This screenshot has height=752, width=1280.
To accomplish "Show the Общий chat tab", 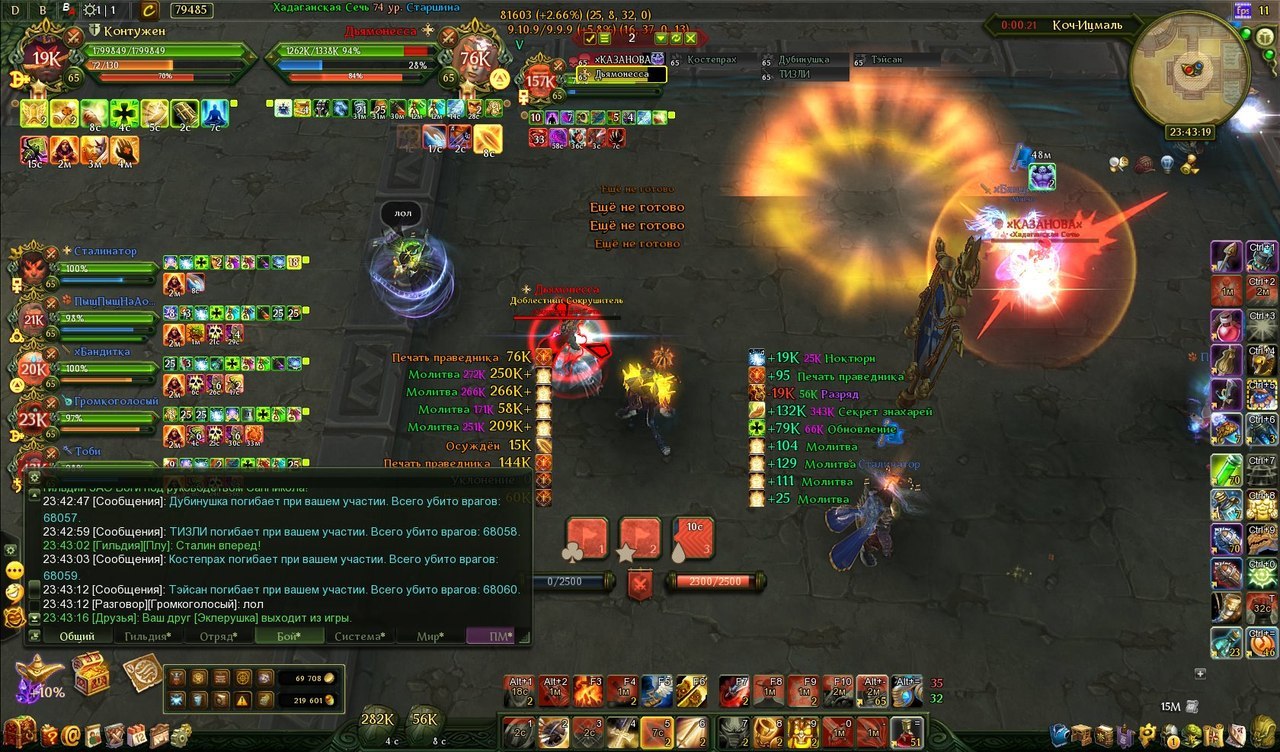I will (x=76, y=636).
